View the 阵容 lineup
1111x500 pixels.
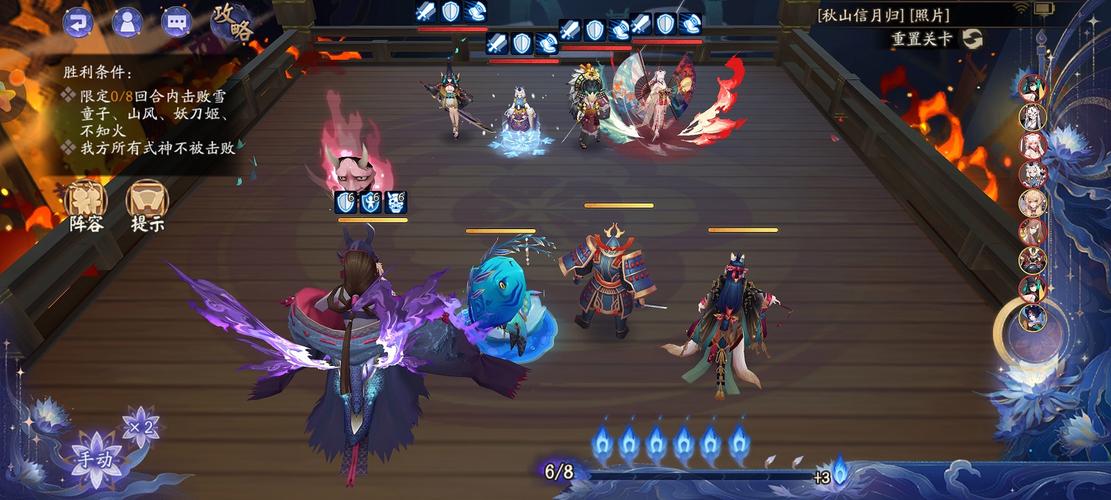pos(86,204)
